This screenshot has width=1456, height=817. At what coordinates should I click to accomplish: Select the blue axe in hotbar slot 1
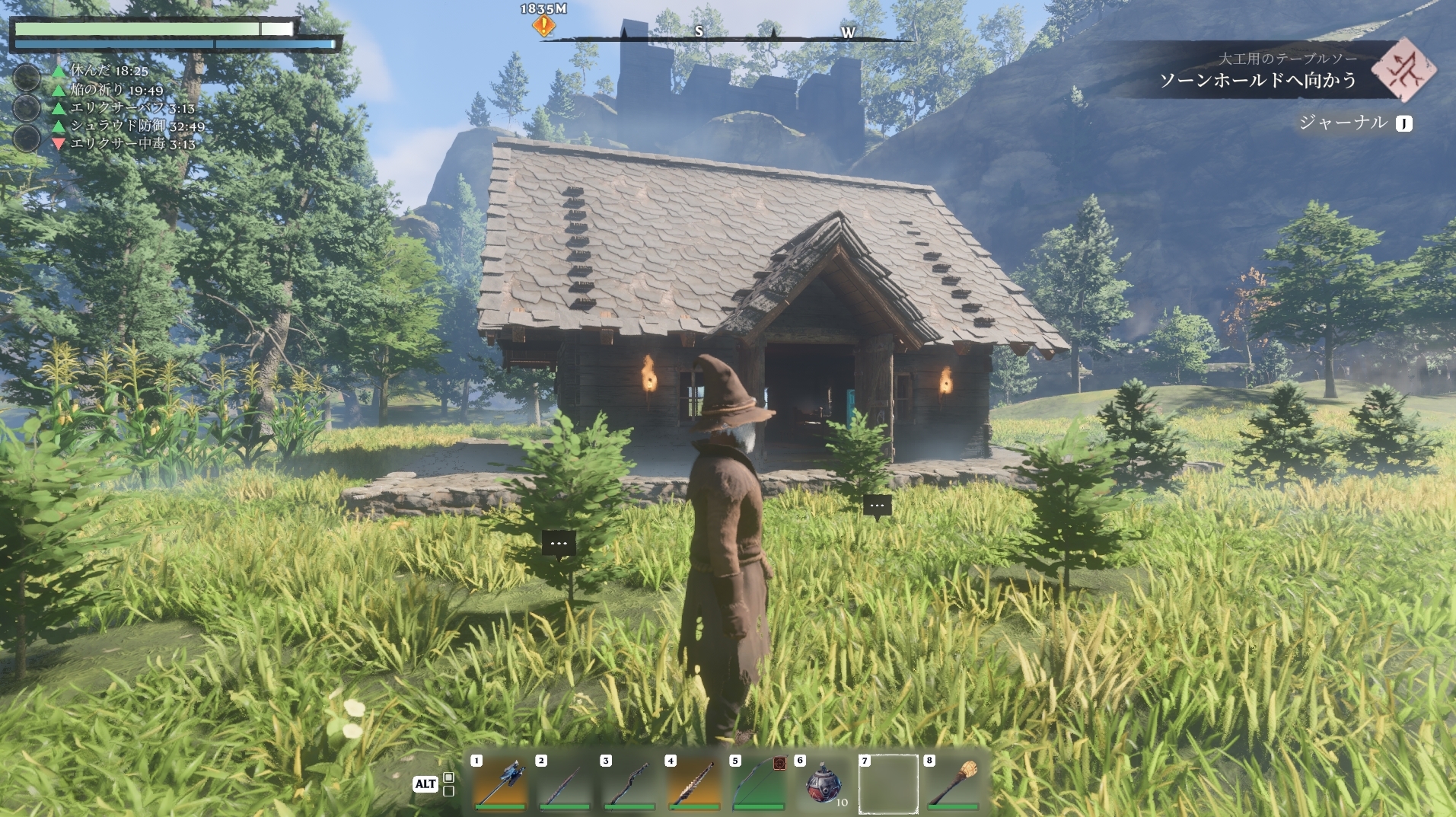point(500,783)
